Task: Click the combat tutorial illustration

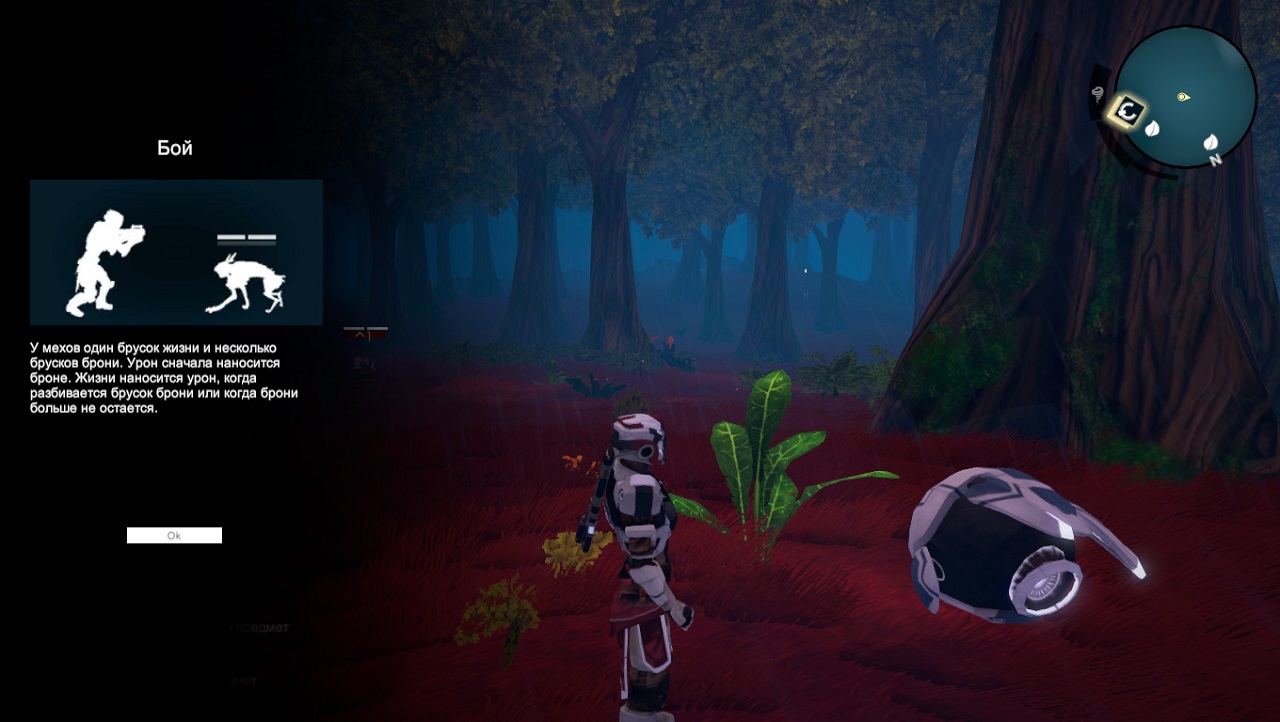Action: coord(176,252)
